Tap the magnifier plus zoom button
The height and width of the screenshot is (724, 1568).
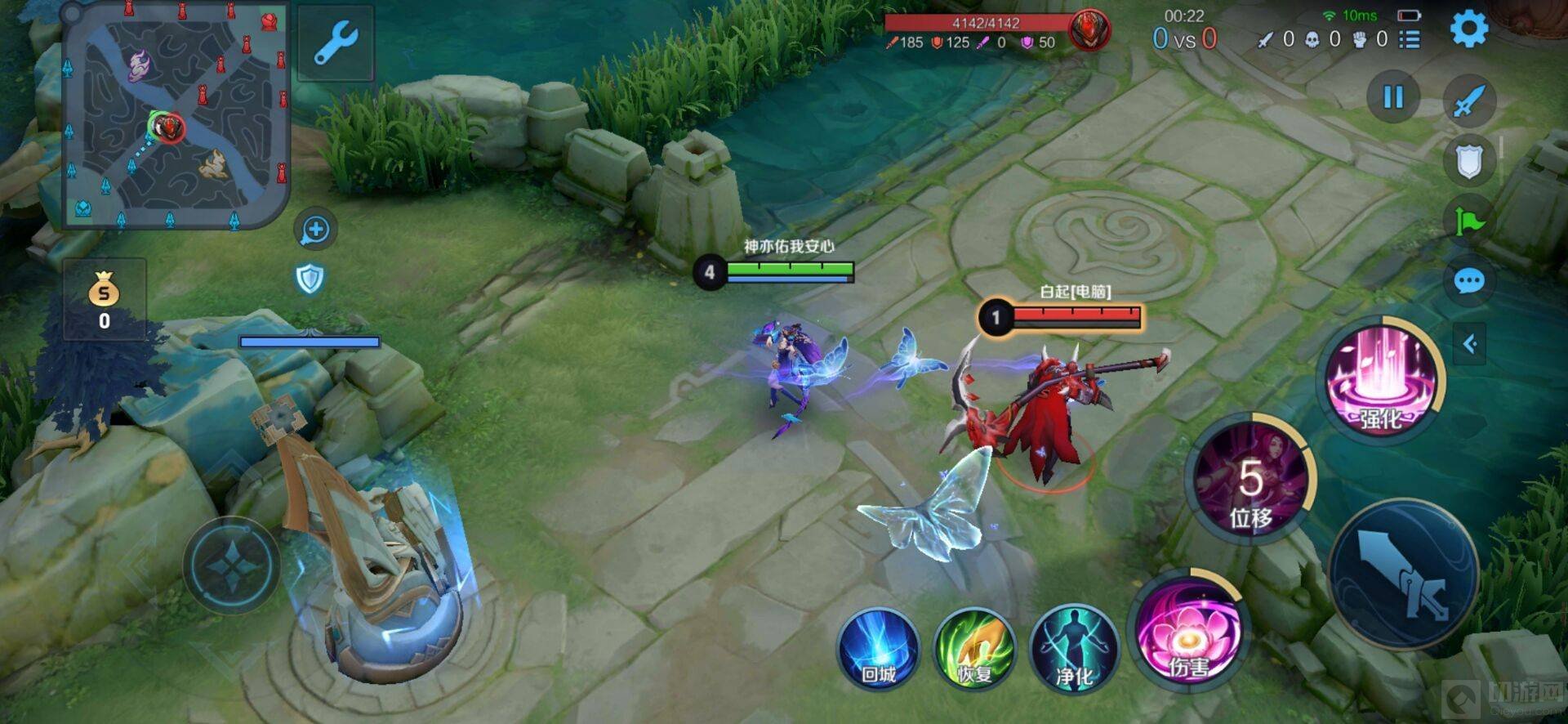[315, 230]
